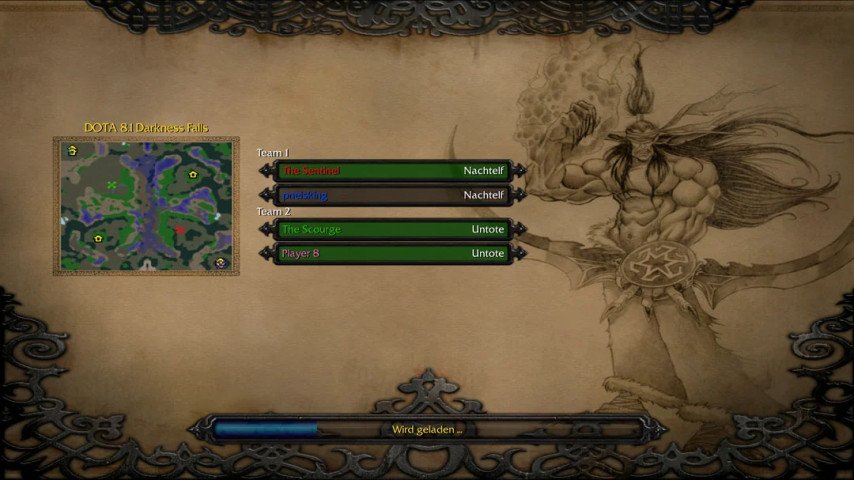Choose the blue-named player row in Team 1
Screen dimensions: 854x480
point(392,195)
